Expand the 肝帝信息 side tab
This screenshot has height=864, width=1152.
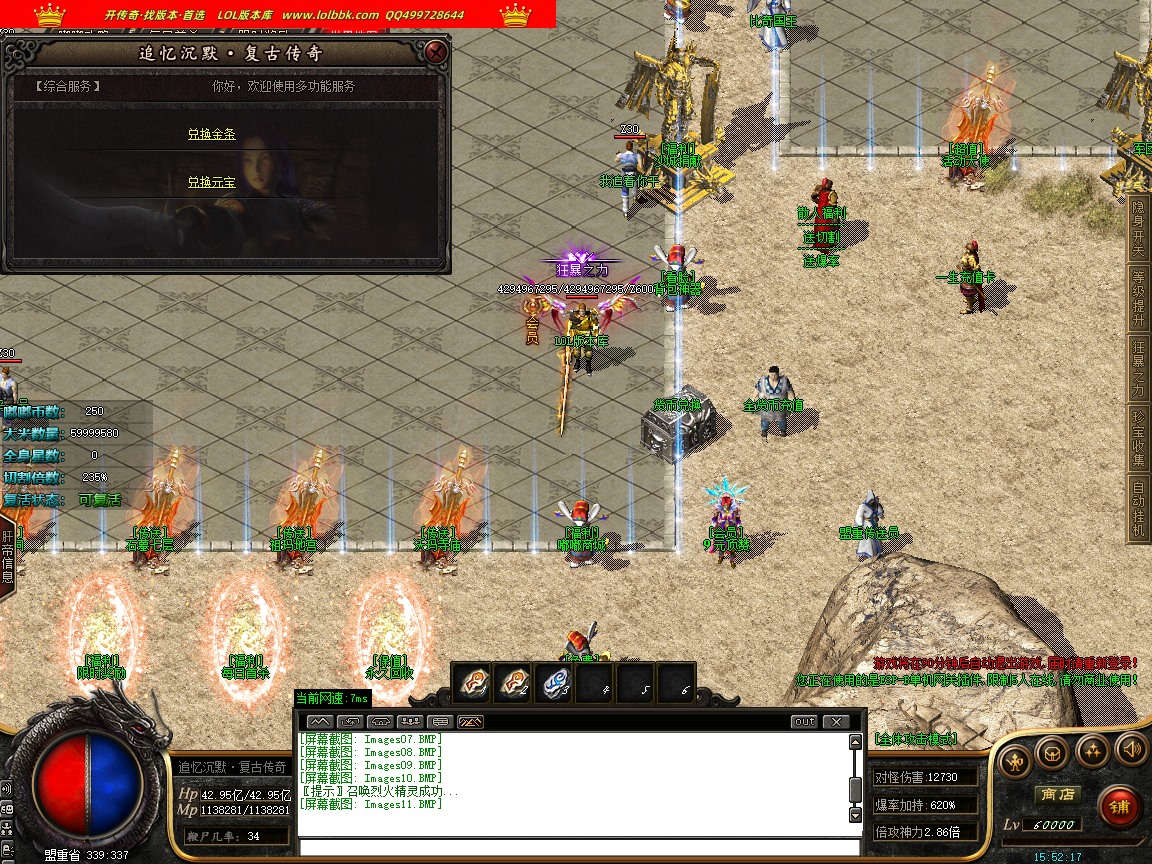tap(8, 556)
